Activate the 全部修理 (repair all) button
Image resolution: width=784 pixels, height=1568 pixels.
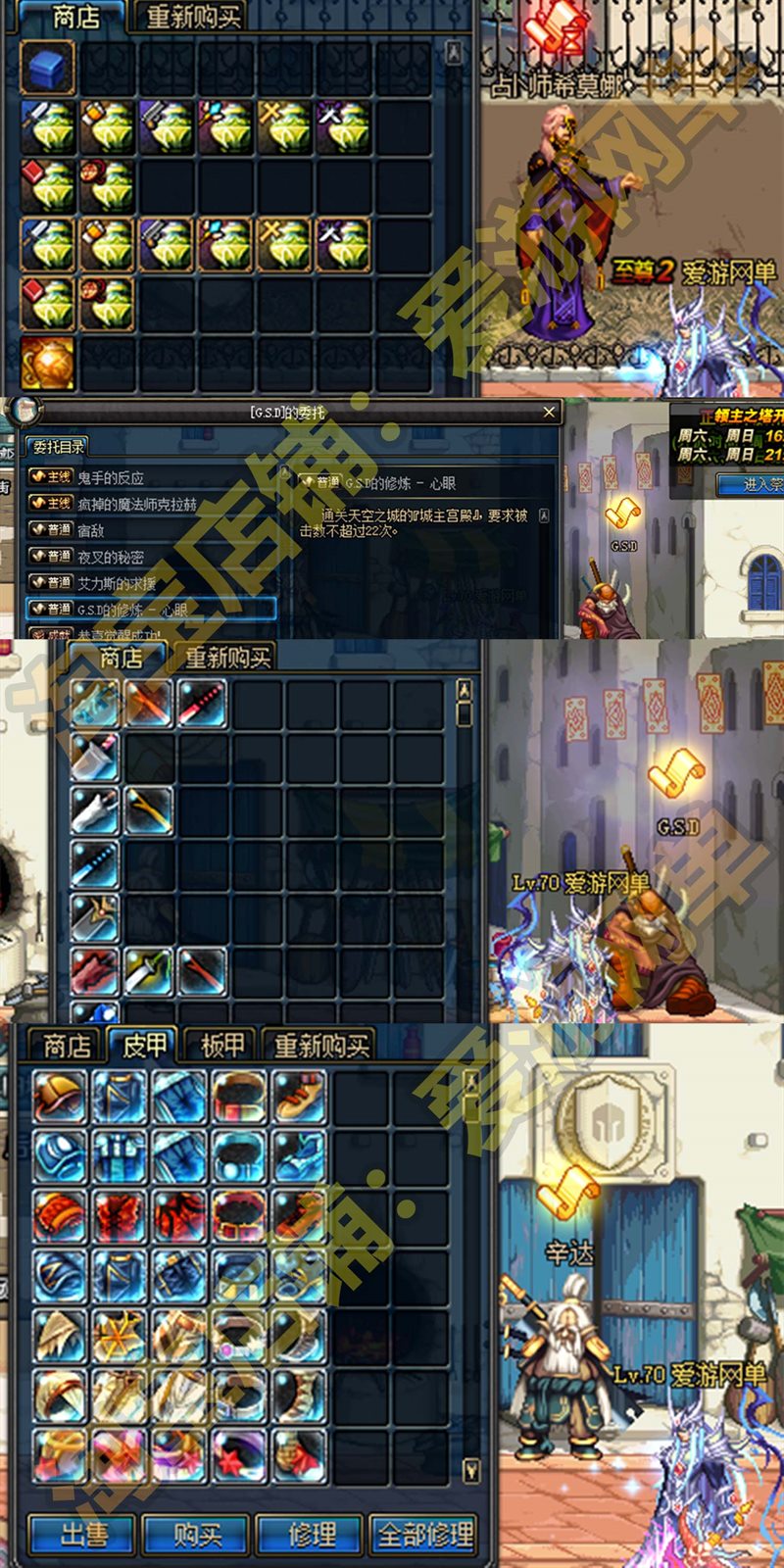(x=425, y=1535)
